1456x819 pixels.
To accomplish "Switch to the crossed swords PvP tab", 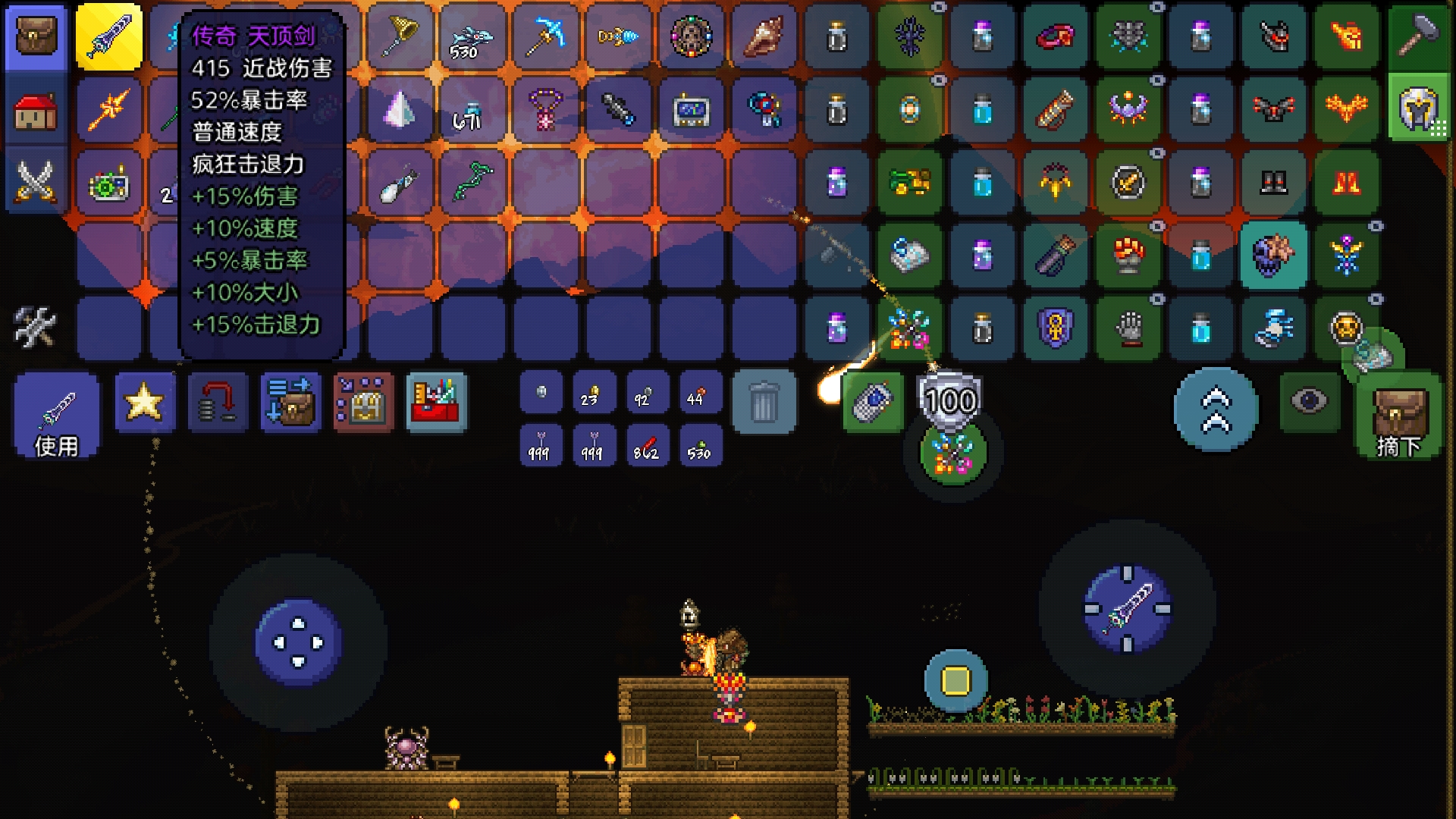I will 35,182.
